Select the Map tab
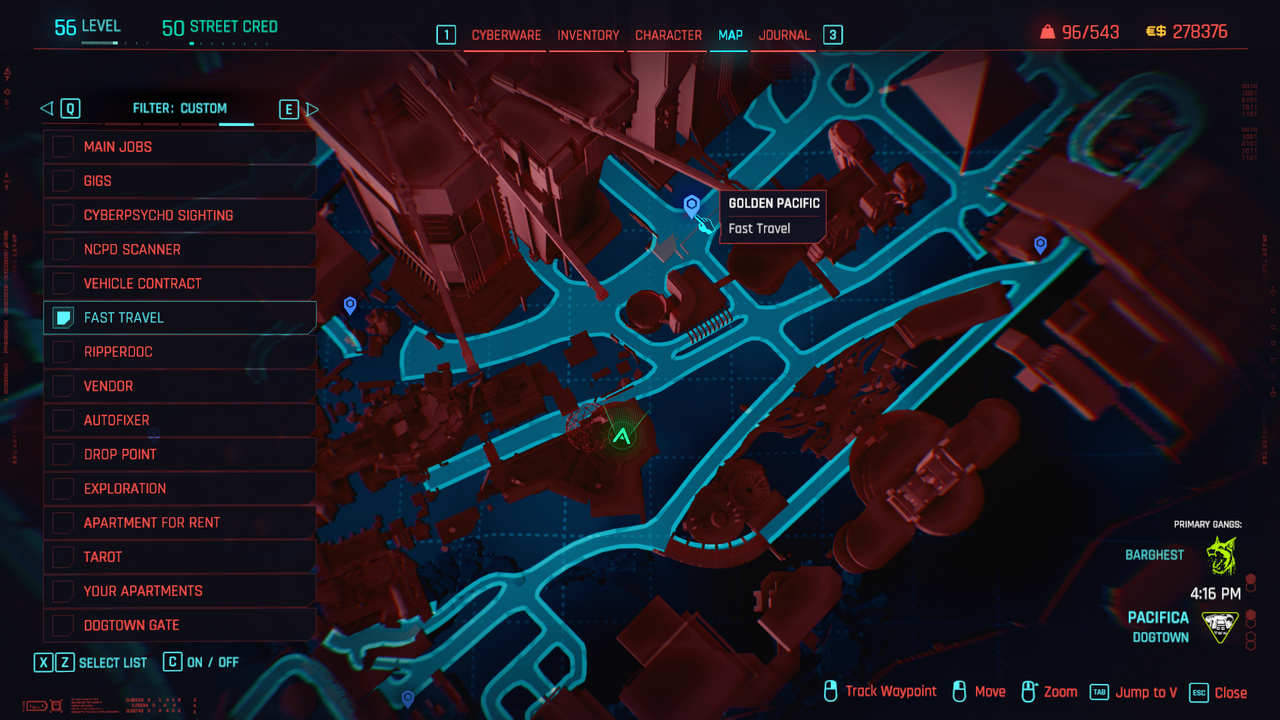1280x720 pixels. (x=730, y=35)
